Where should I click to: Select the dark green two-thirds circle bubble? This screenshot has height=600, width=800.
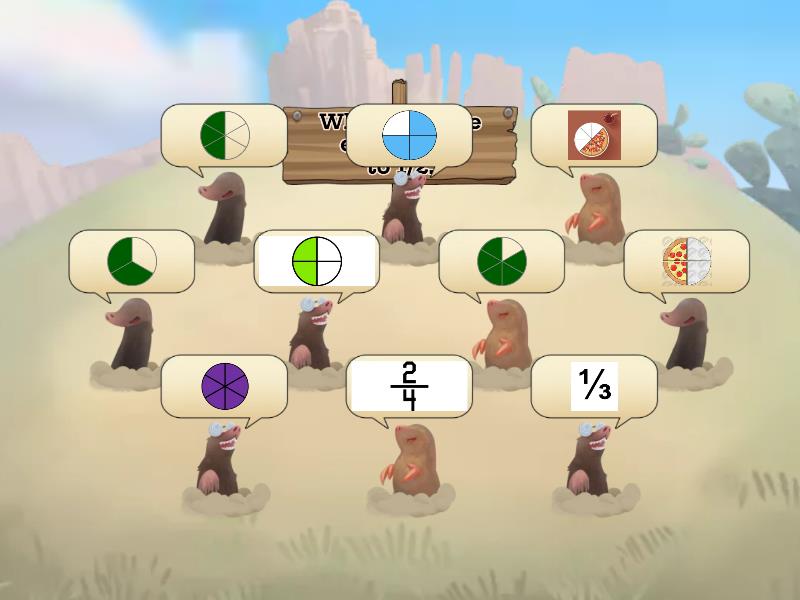(x=132, y=261)
